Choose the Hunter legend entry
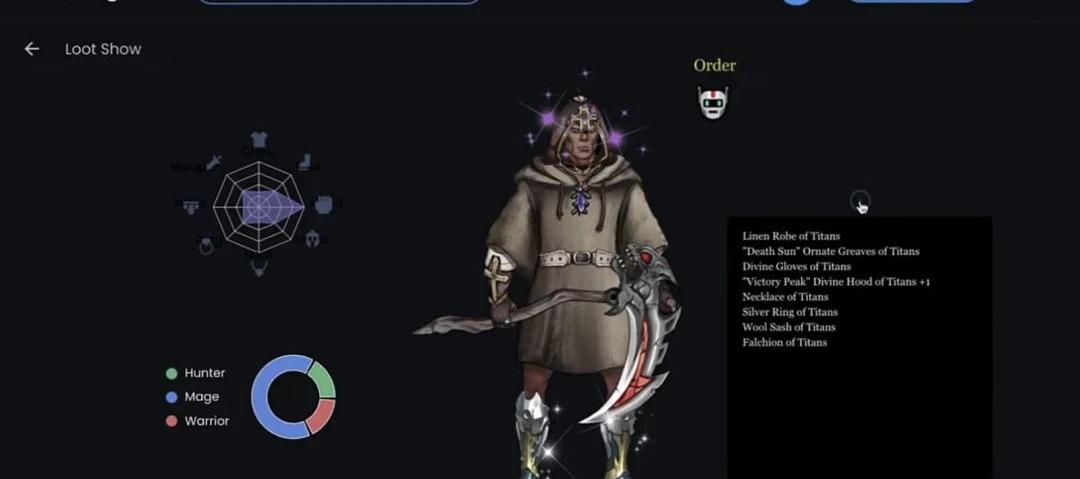 click(197, 373)
